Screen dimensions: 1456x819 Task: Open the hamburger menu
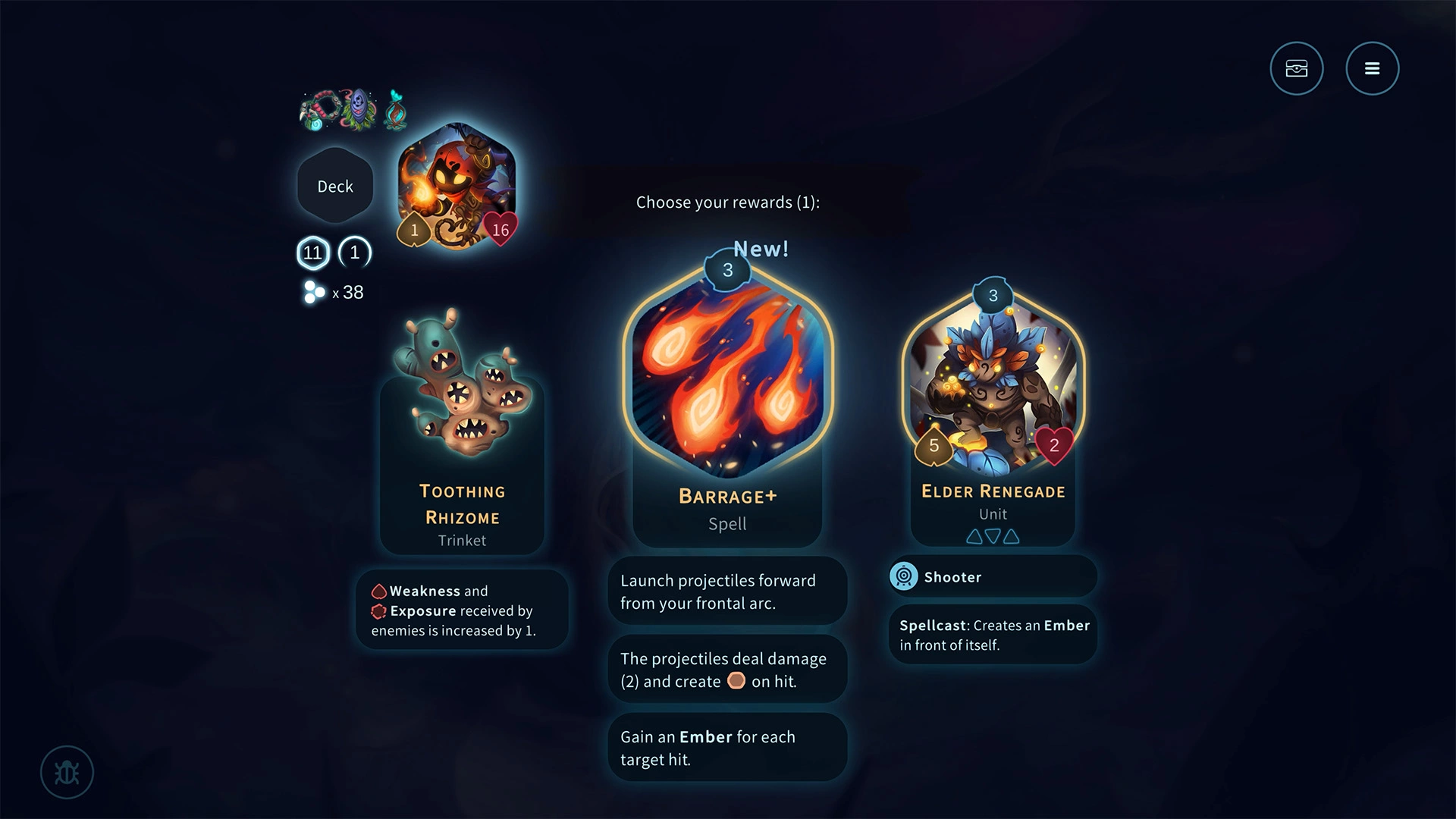click(x=1372, y=68)
